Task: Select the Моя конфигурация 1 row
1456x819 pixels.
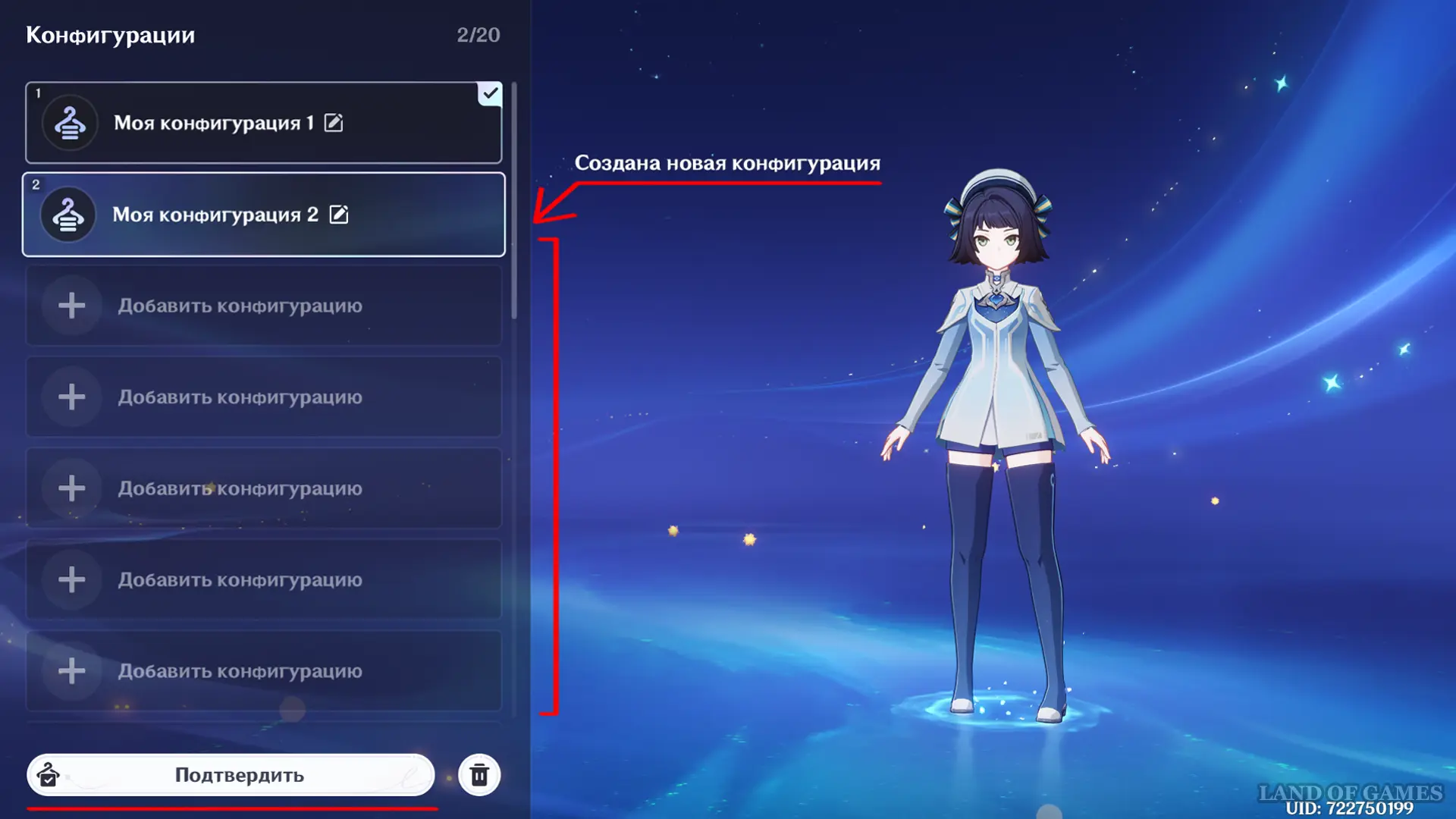Action: tap(212, 123)
